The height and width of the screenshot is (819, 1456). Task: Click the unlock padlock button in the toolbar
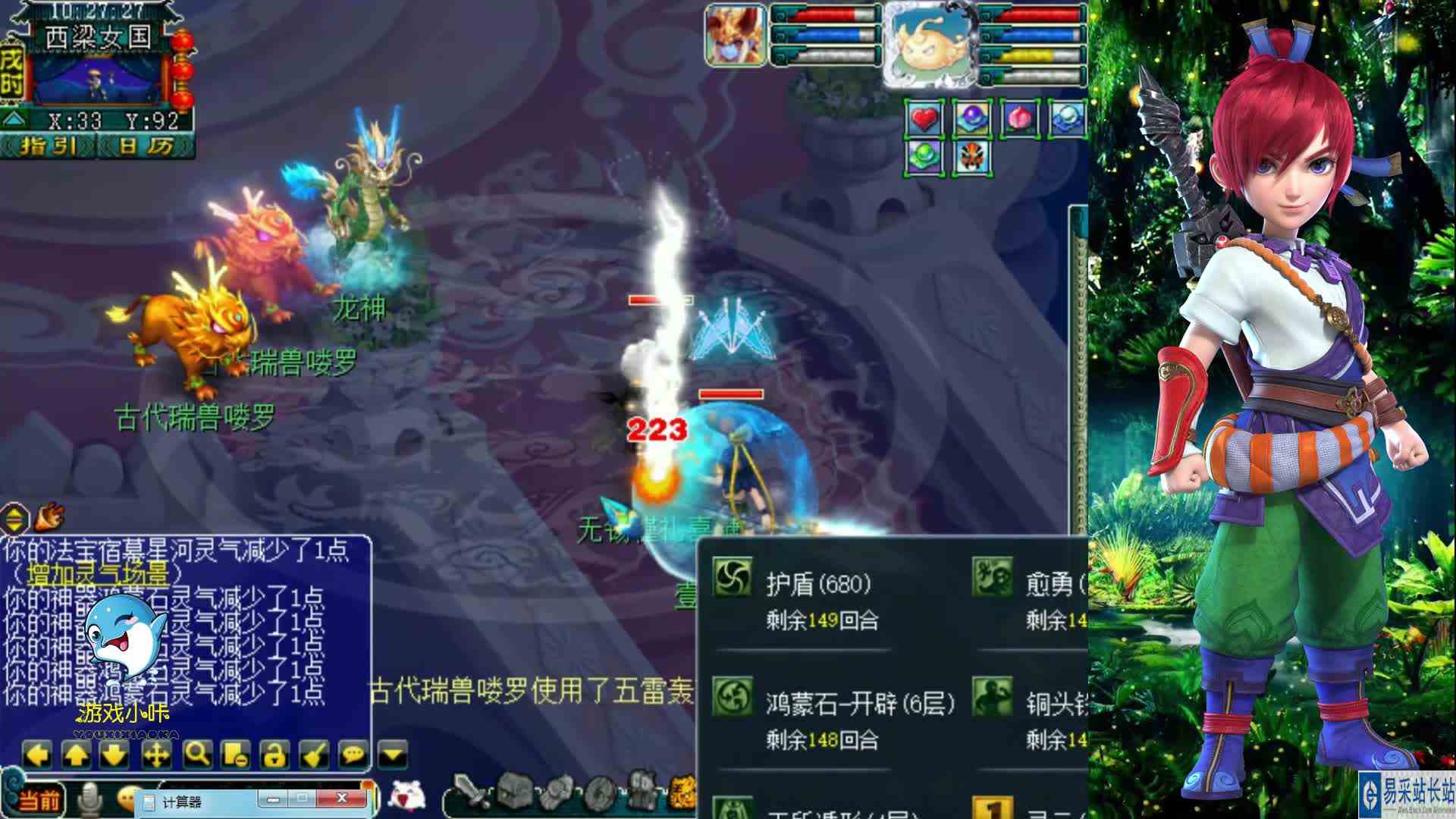click(273, 753)
